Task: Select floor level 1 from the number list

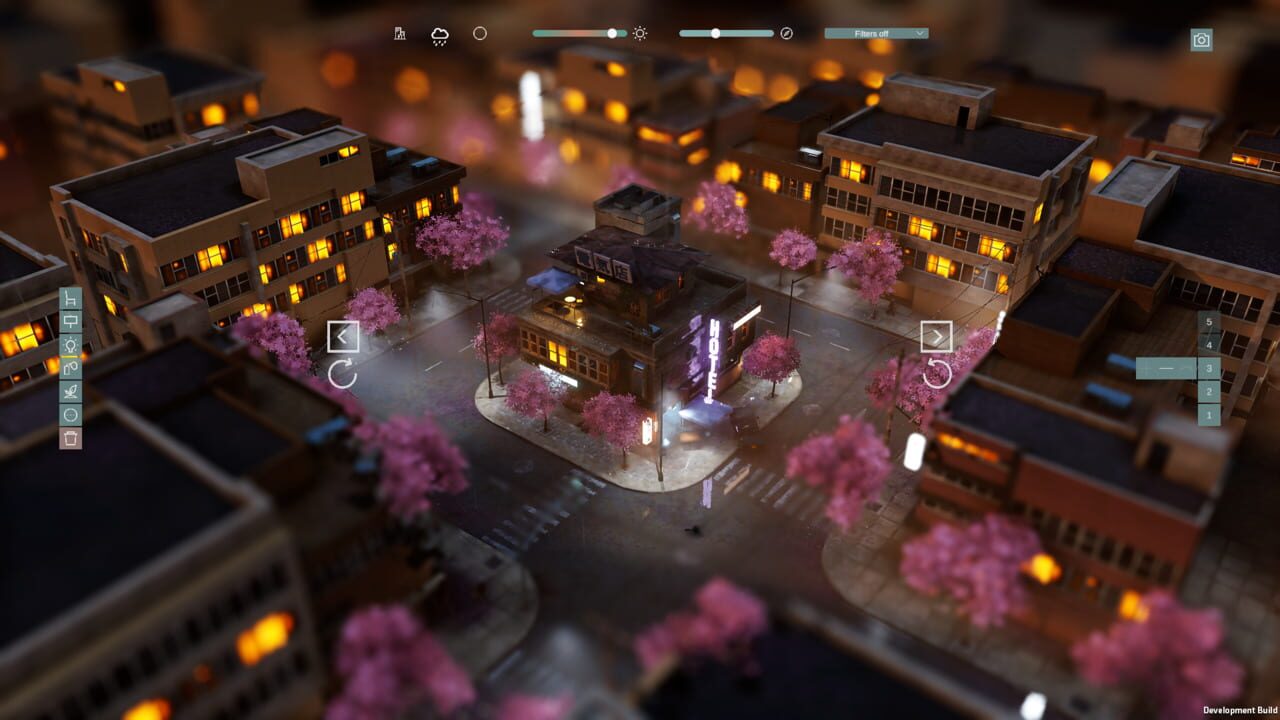Action: pyautogui.click(x=1207, y=415)
